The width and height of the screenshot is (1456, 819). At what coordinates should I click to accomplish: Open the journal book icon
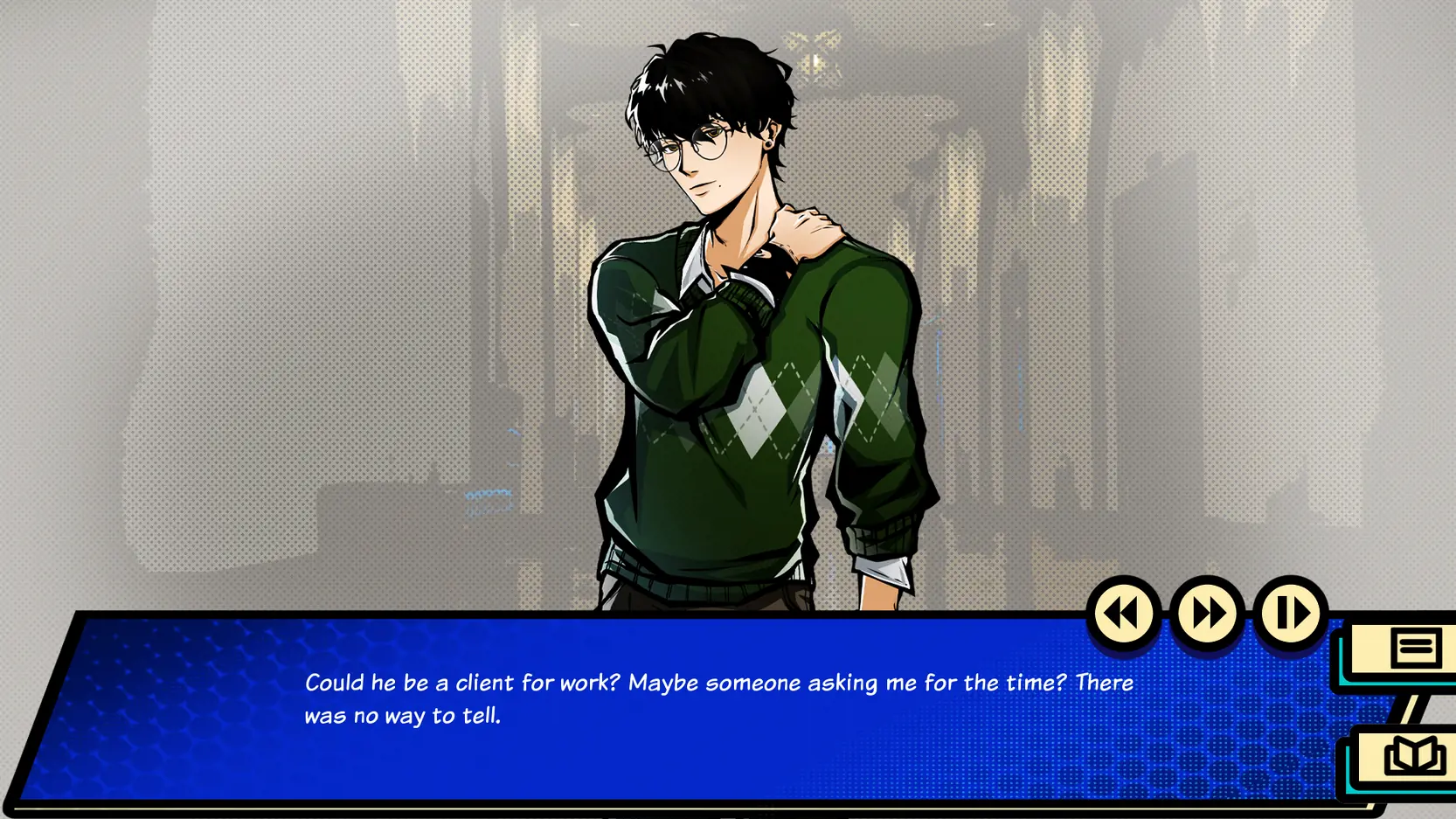[1412, 756]
